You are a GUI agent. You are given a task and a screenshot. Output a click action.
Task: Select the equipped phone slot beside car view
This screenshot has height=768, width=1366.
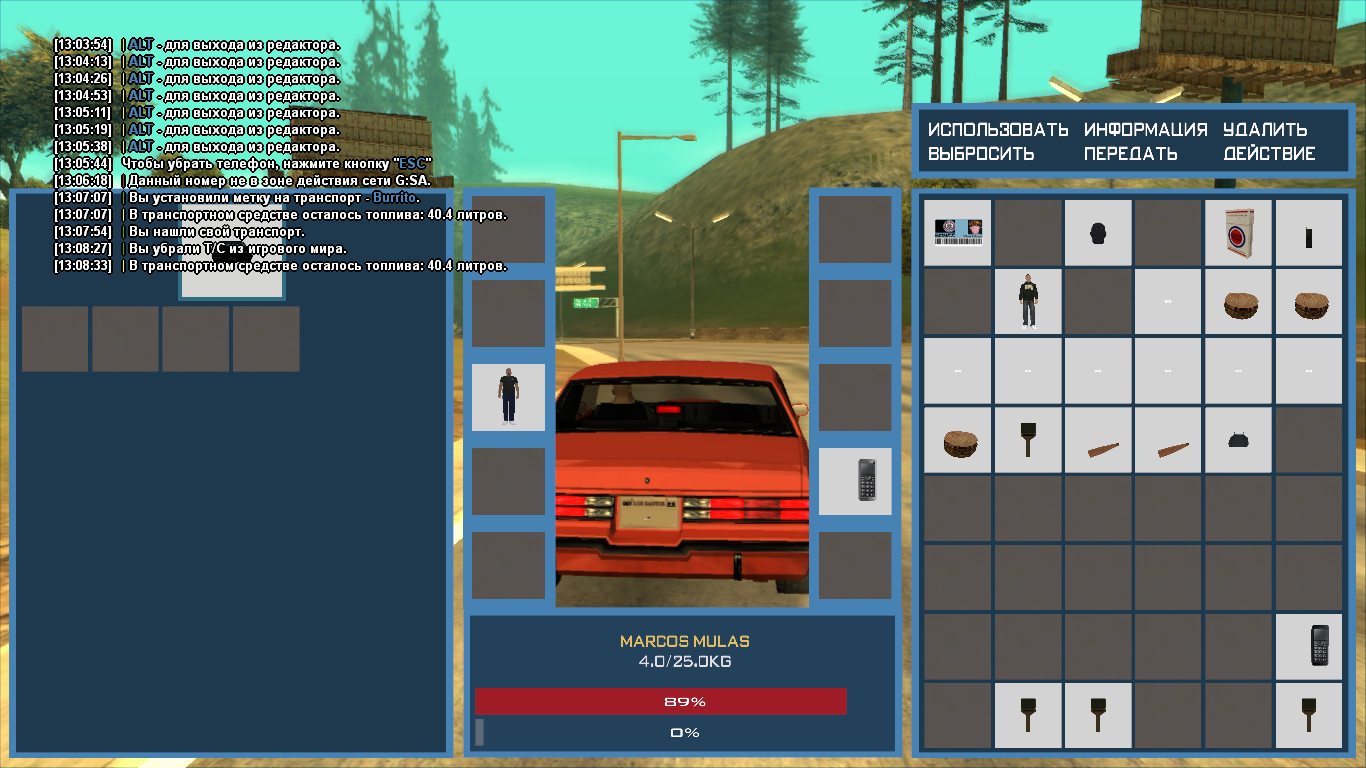855,481
